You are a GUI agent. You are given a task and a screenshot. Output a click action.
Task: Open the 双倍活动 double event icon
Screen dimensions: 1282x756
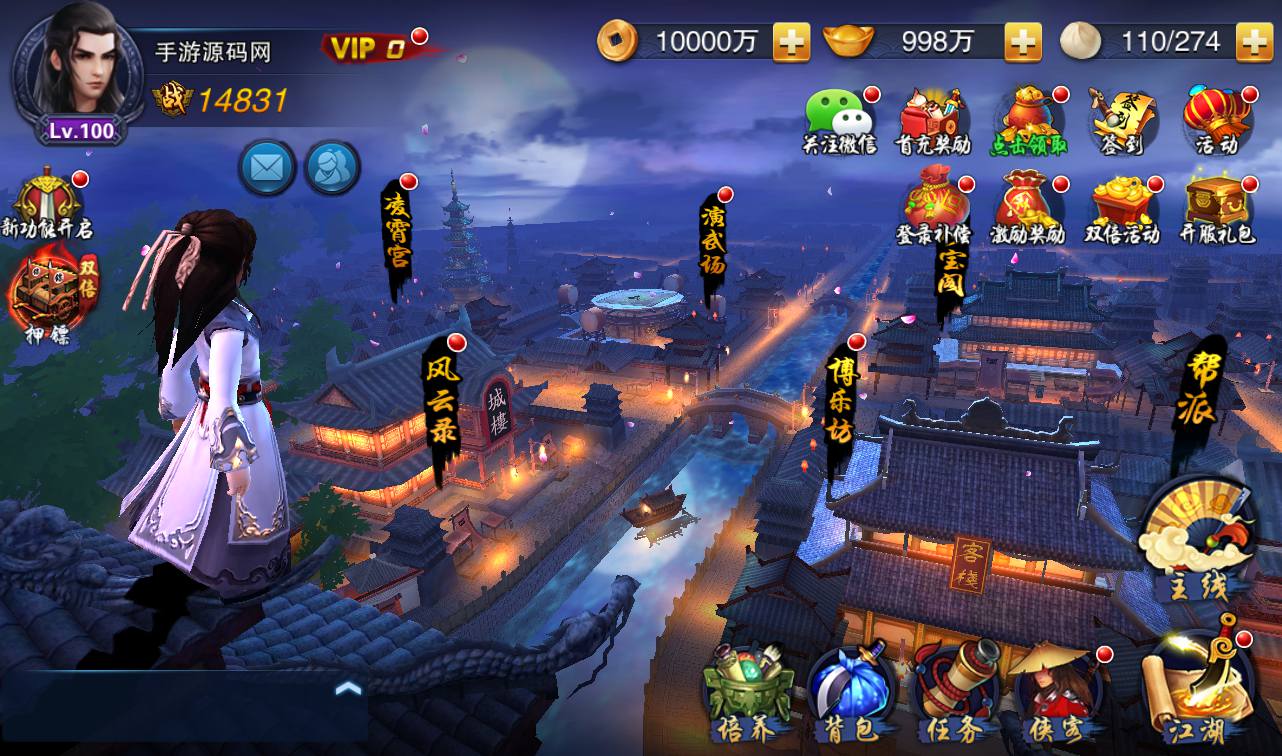1126,202
